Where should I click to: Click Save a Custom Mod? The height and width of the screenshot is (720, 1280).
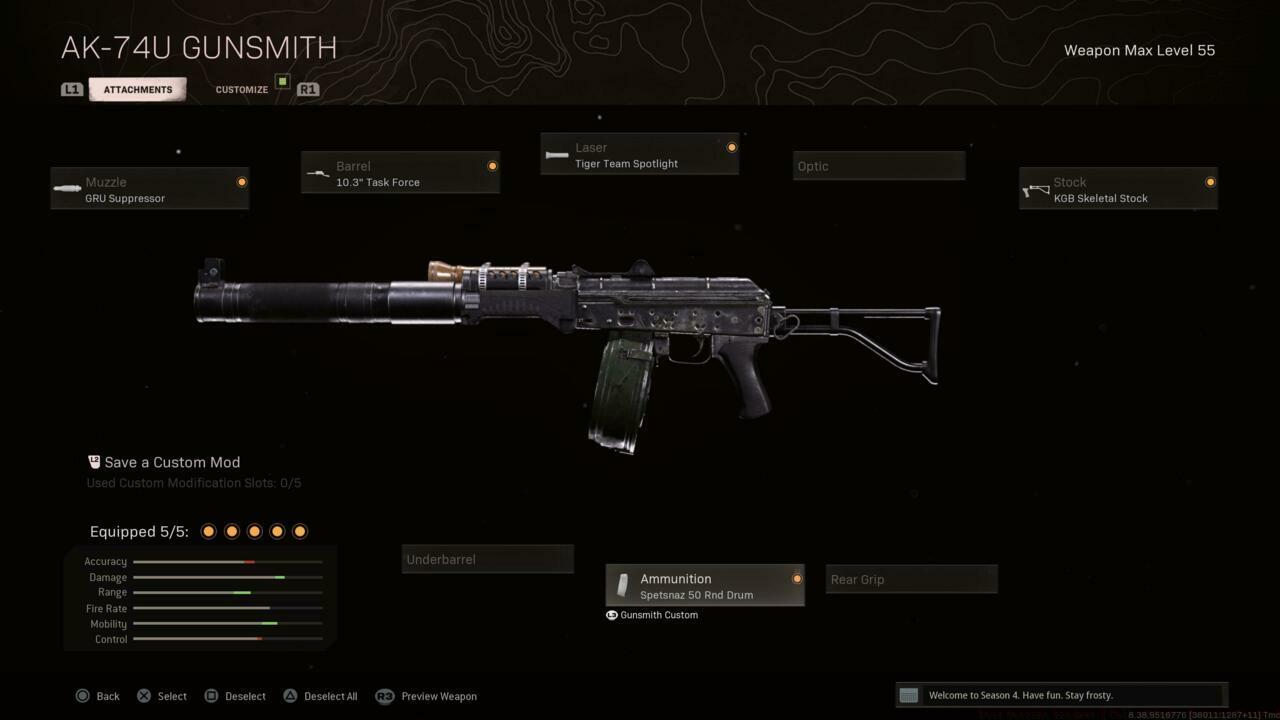(x=171, y=462)
